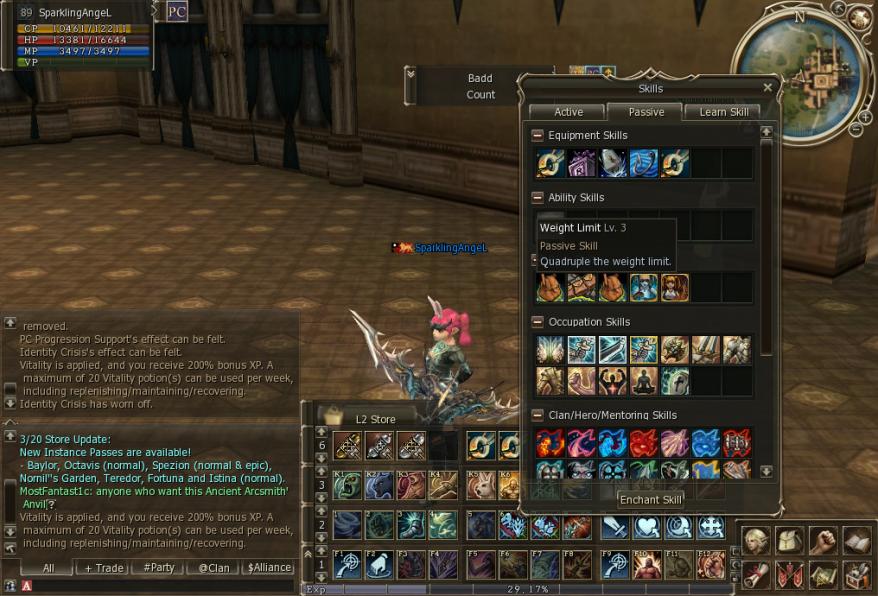
Task: Collapse the Occupation Skills section
Action: [x=538, y=322]
